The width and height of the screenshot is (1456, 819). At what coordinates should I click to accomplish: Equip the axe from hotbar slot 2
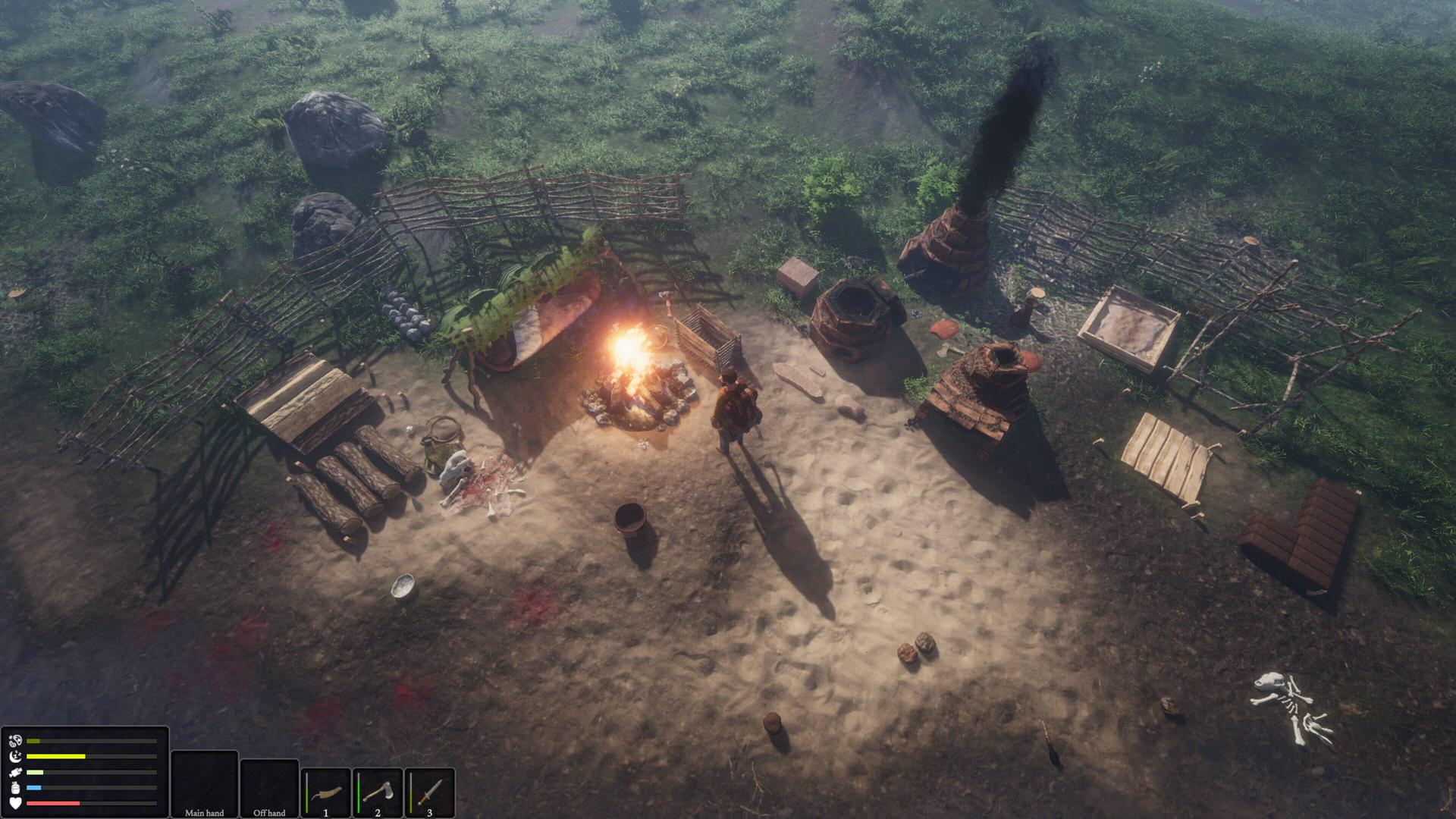tap(378, 792)
